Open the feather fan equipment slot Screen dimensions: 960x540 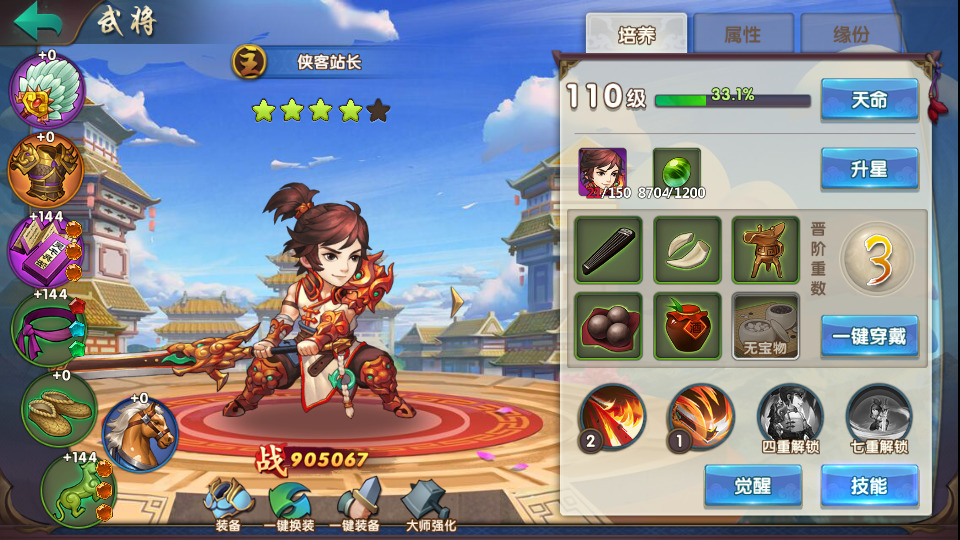[x=46, y=90]
